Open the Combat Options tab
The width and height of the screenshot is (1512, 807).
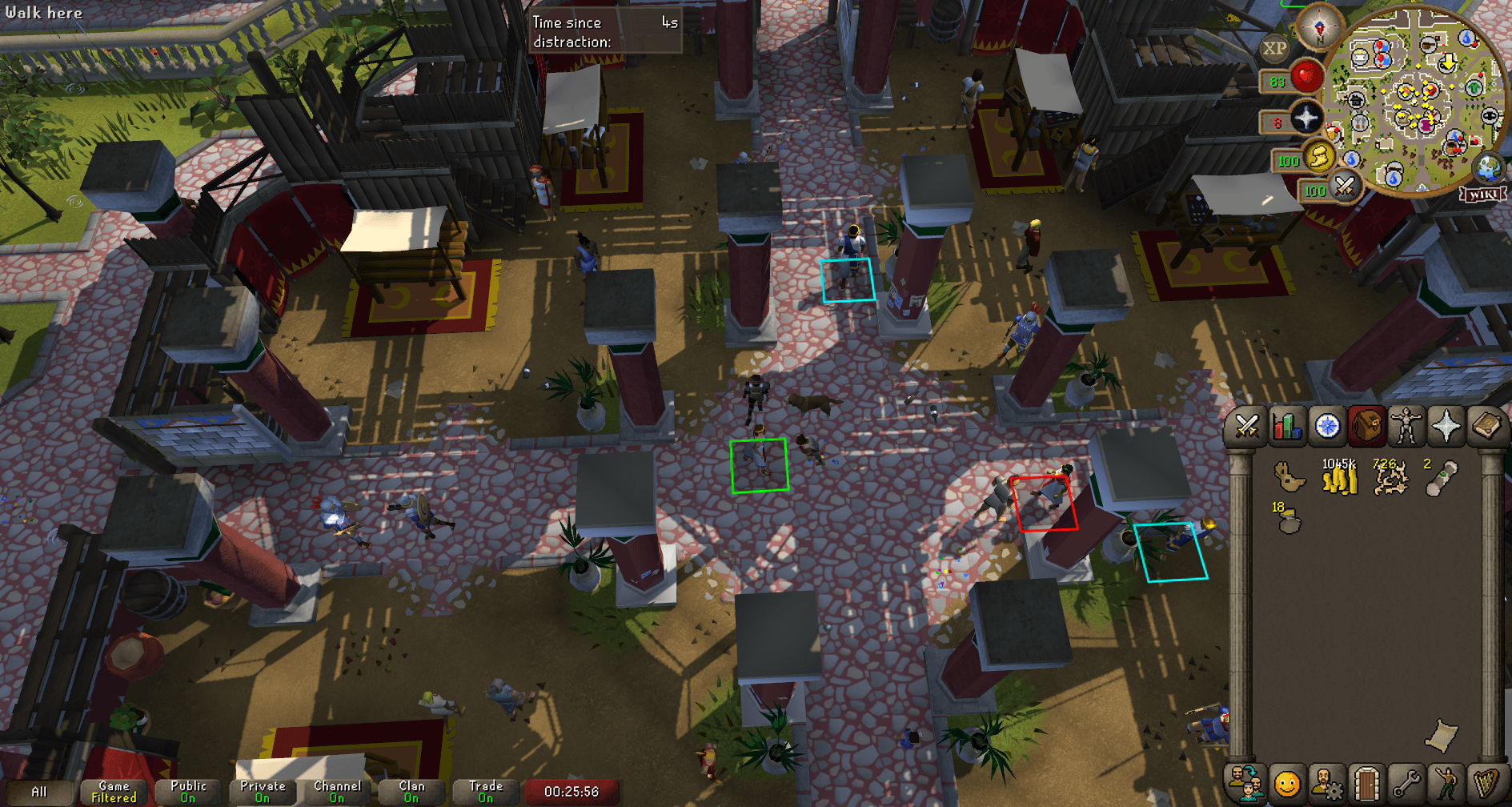pos(1245,427)
